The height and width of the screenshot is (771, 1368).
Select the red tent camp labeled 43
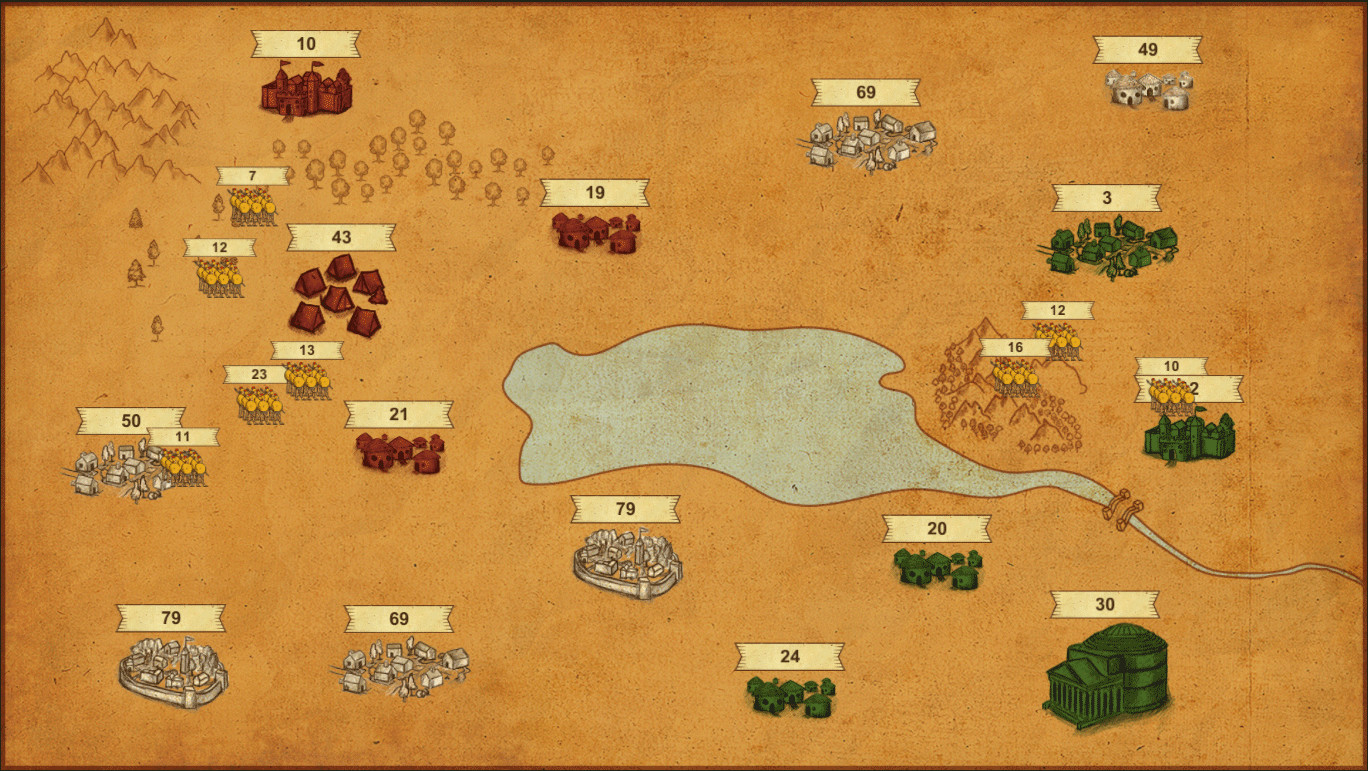pyautogui.click(x=340, y=295)
